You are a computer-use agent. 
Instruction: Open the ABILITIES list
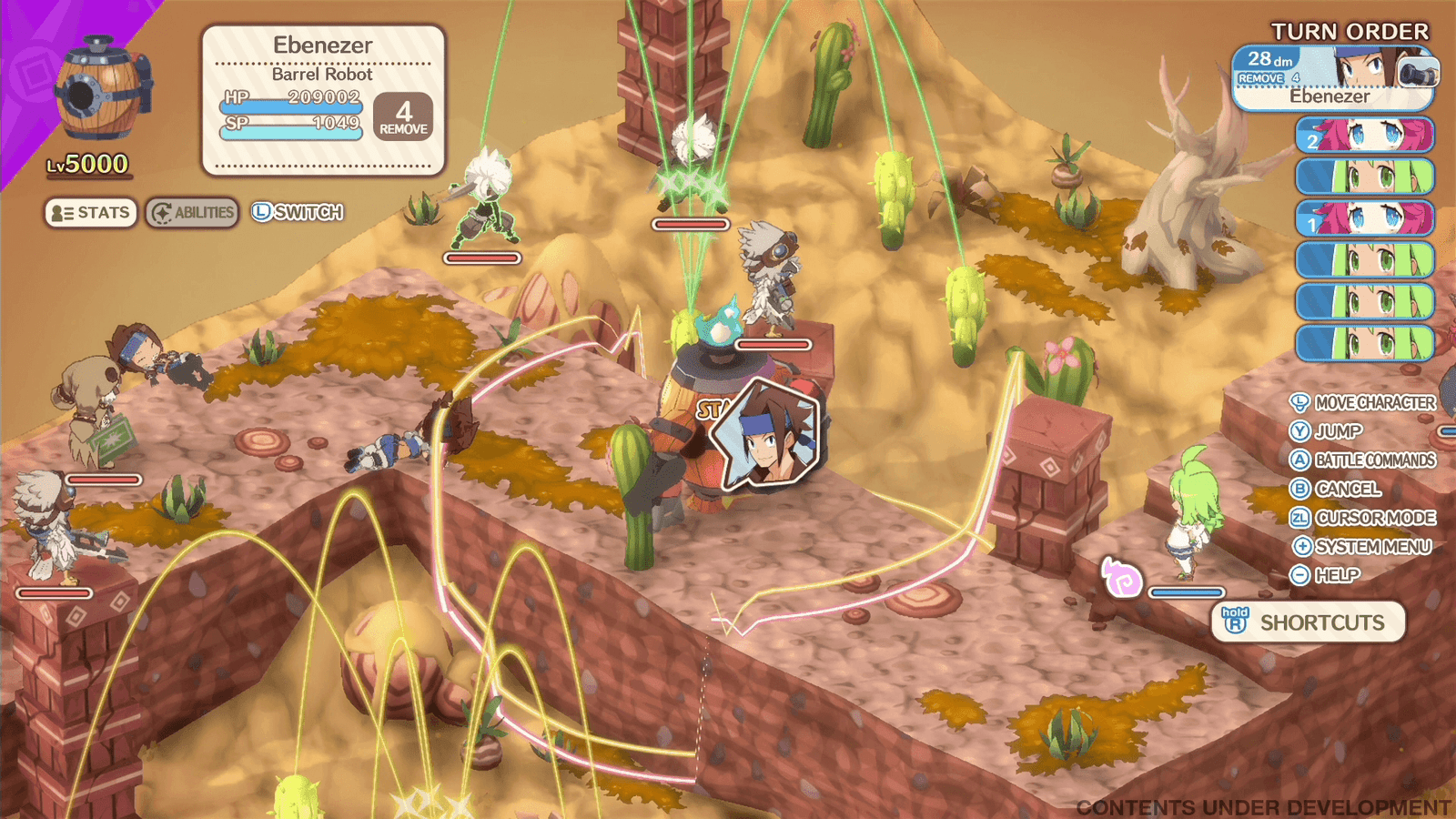192,213
